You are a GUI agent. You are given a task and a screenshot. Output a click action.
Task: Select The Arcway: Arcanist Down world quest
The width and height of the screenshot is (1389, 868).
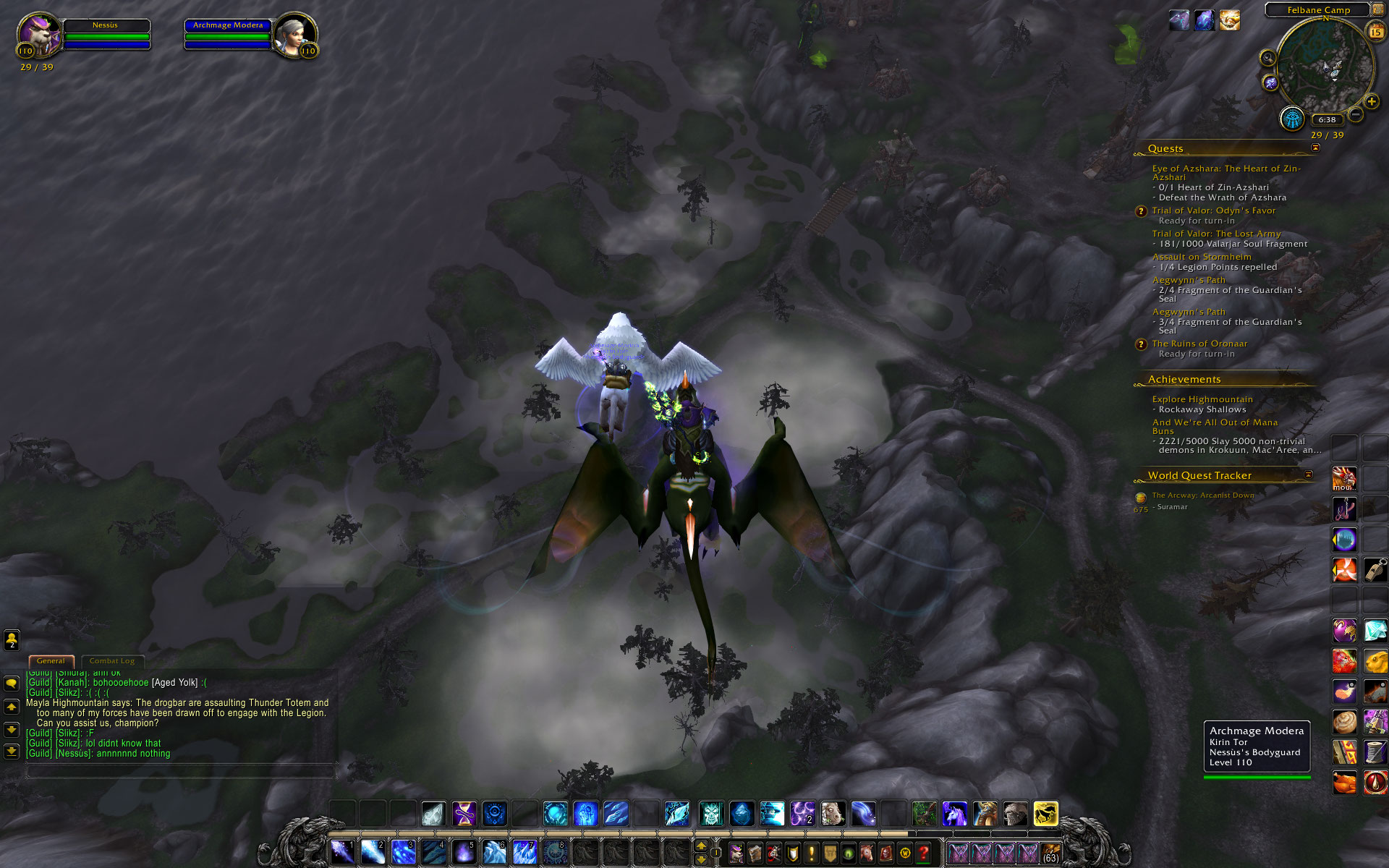[1202, 495]
